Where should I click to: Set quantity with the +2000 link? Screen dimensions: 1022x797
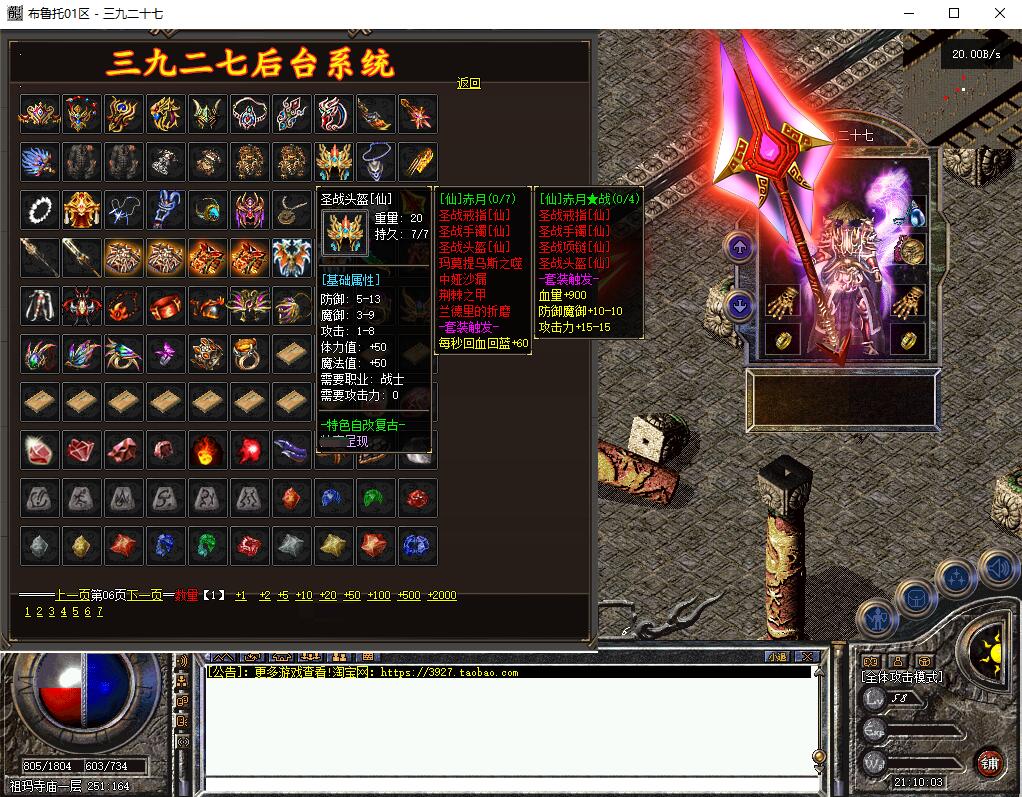coord(441,595)
